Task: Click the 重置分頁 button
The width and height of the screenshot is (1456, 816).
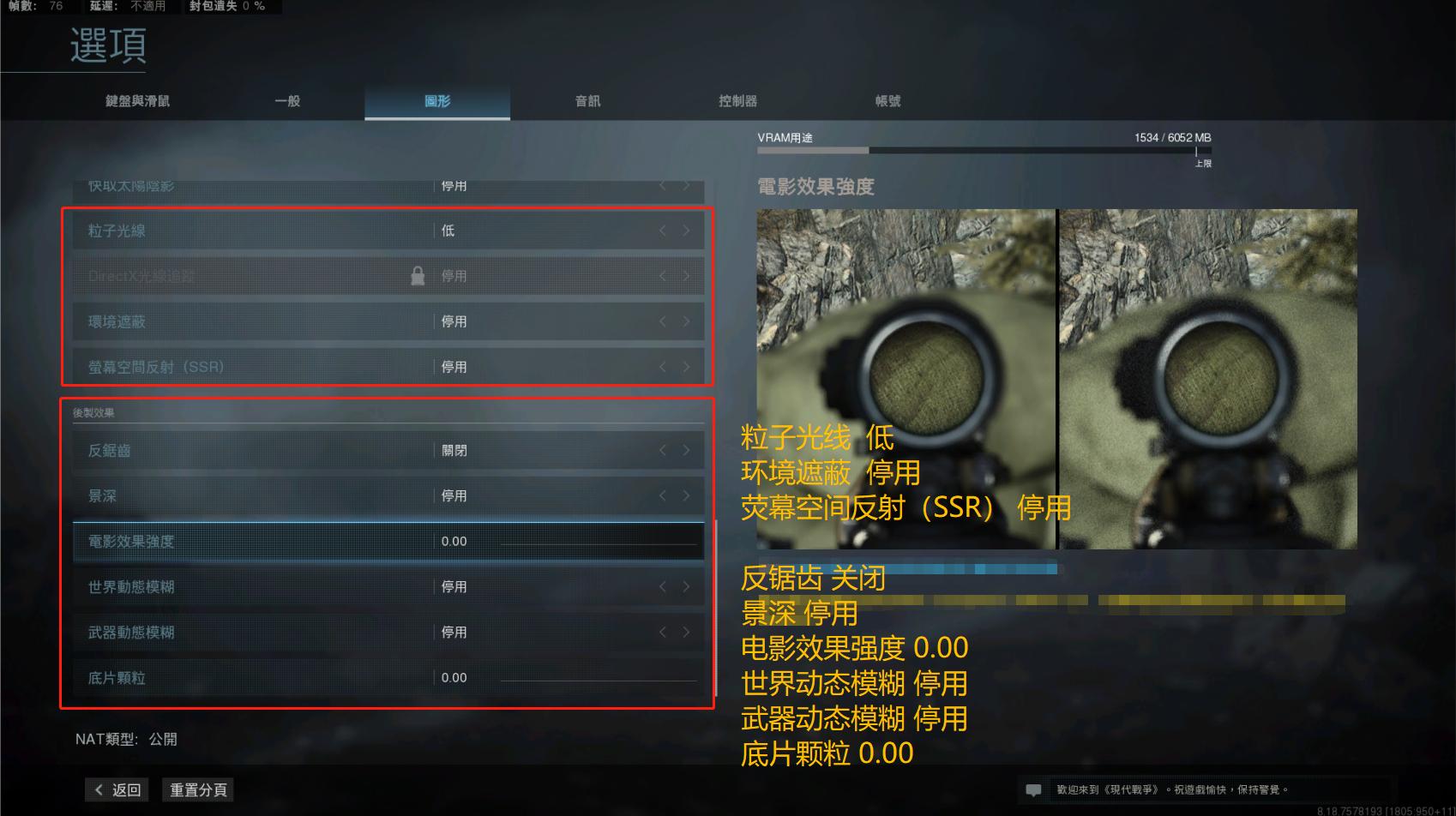Action: (x=197, y=789)
